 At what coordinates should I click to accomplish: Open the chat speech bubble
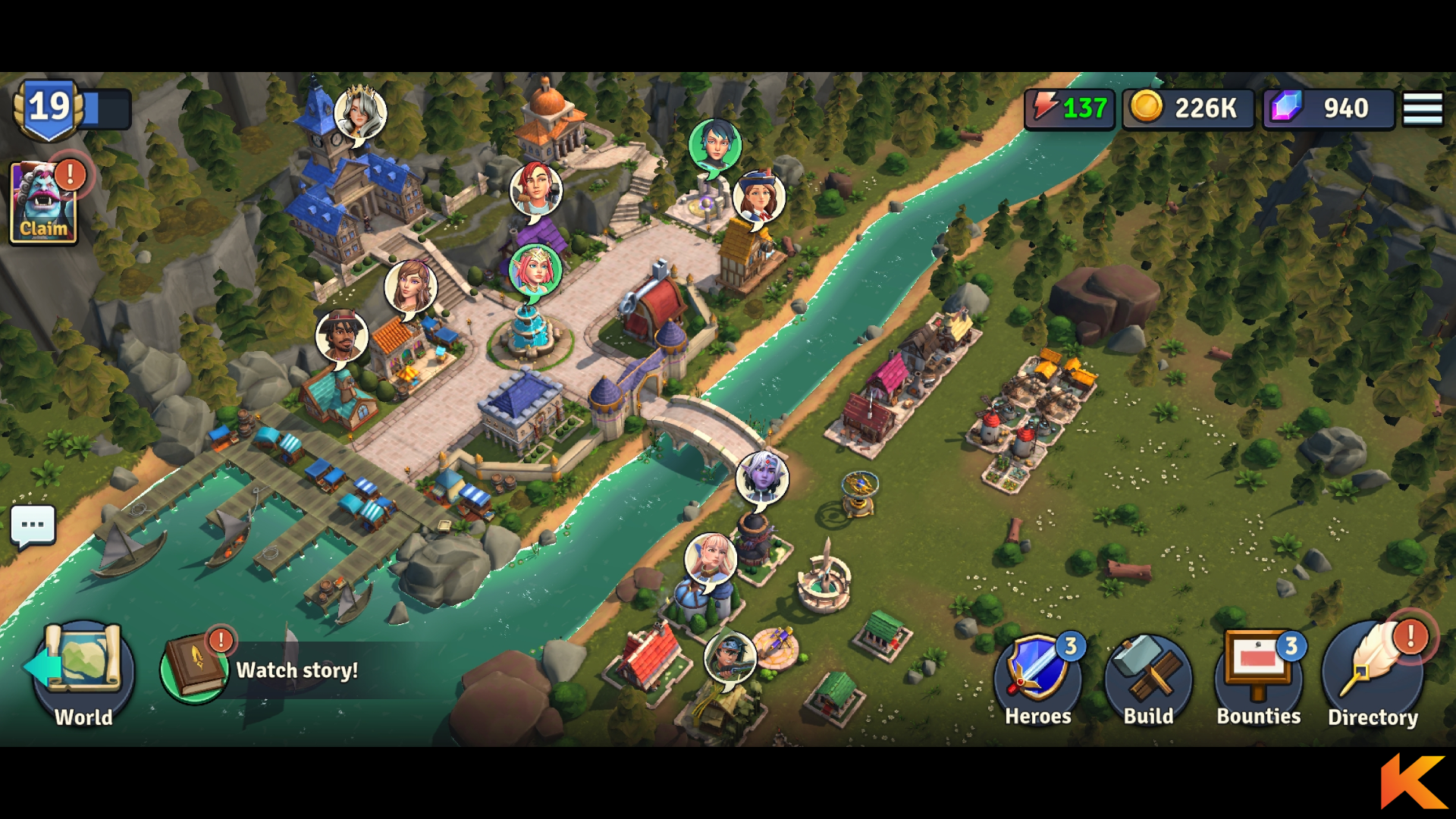[x=33, y=526]
